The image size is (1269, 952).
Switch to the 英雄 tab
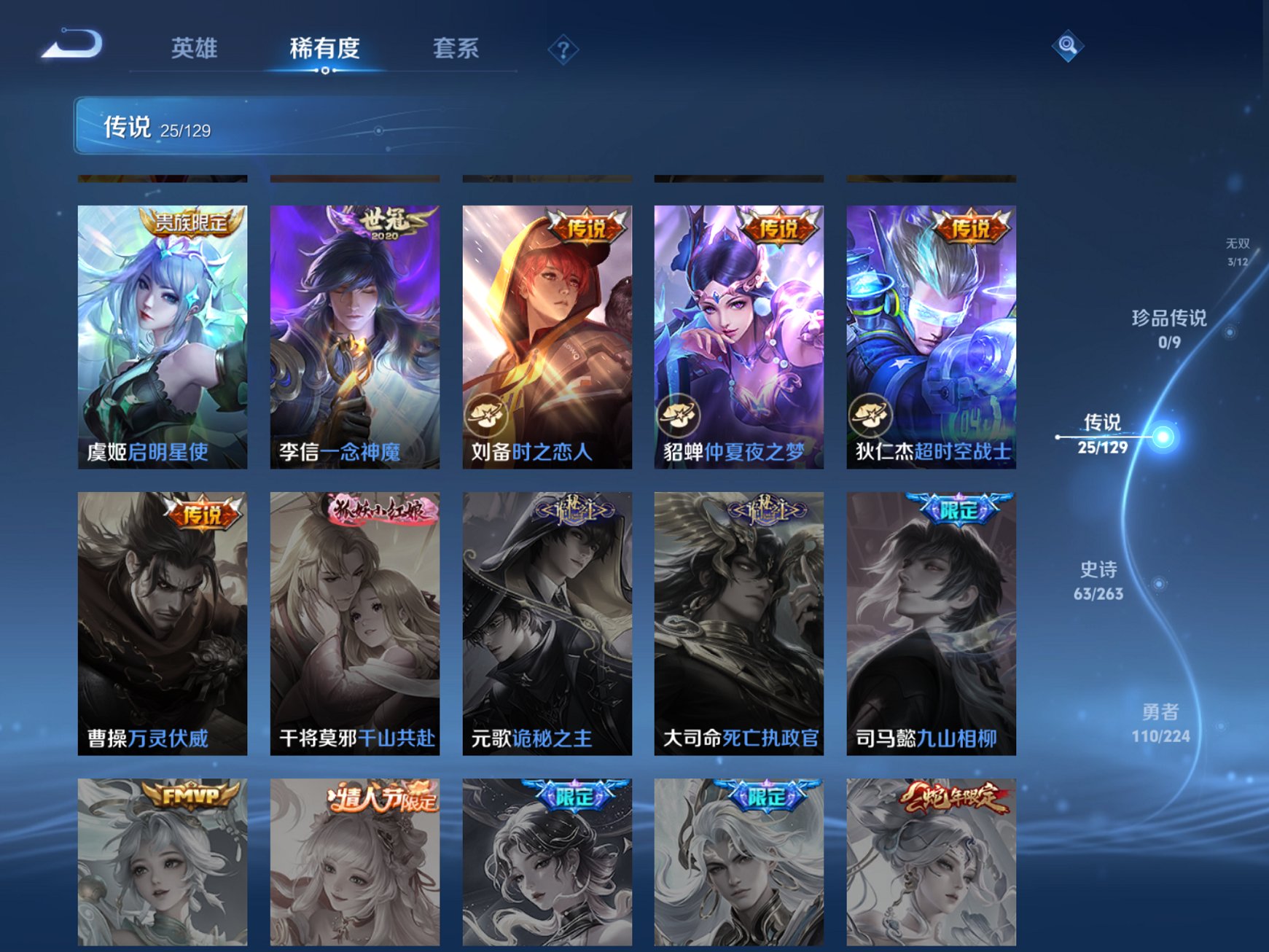click(195, 48)
